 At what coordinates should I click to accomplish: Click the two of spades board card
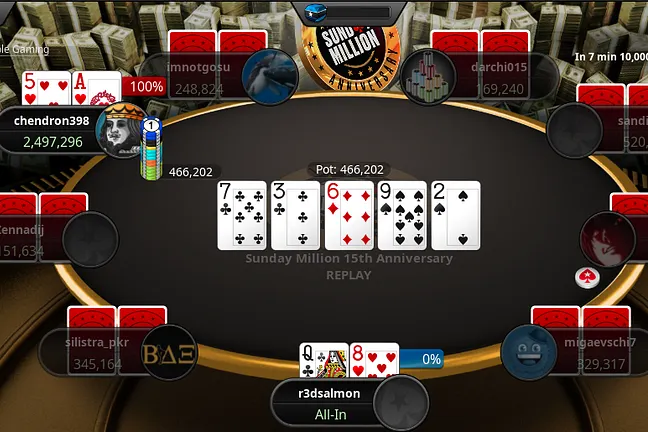pos(456,215)
